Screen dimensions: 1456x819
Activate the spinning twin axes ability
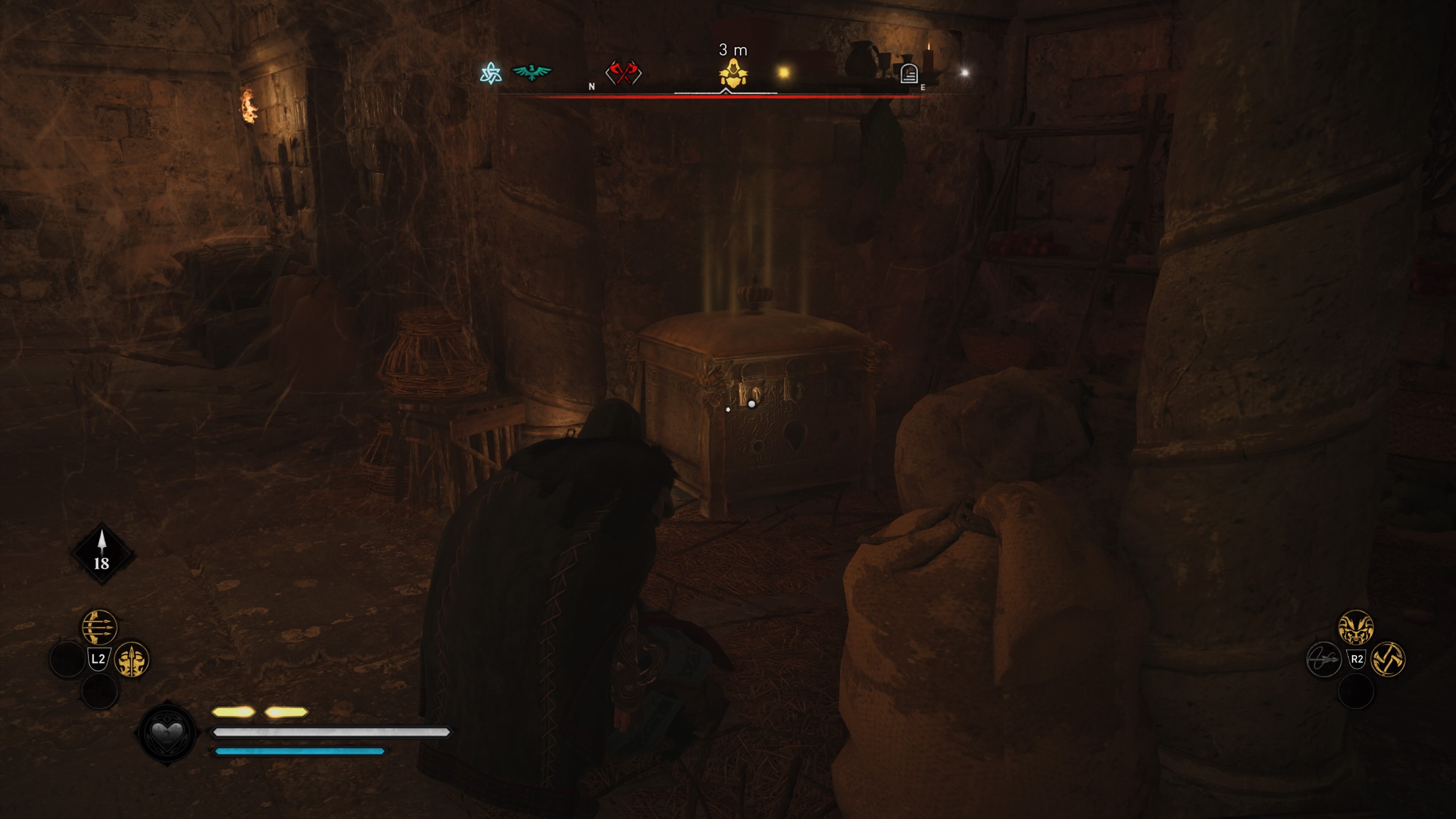point(1388,659)
